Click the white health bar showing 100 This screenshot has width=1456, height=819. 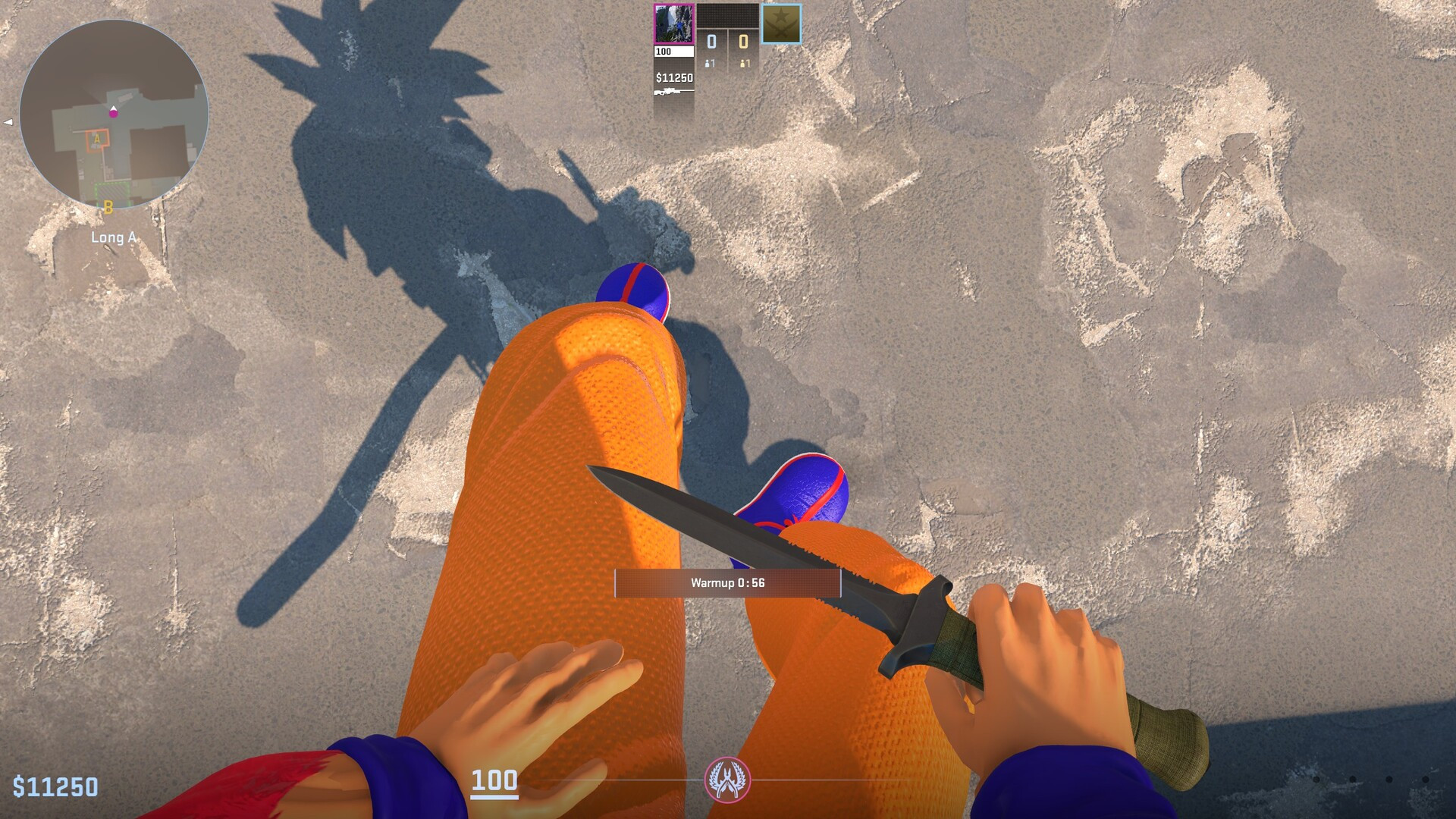point(674,52)
